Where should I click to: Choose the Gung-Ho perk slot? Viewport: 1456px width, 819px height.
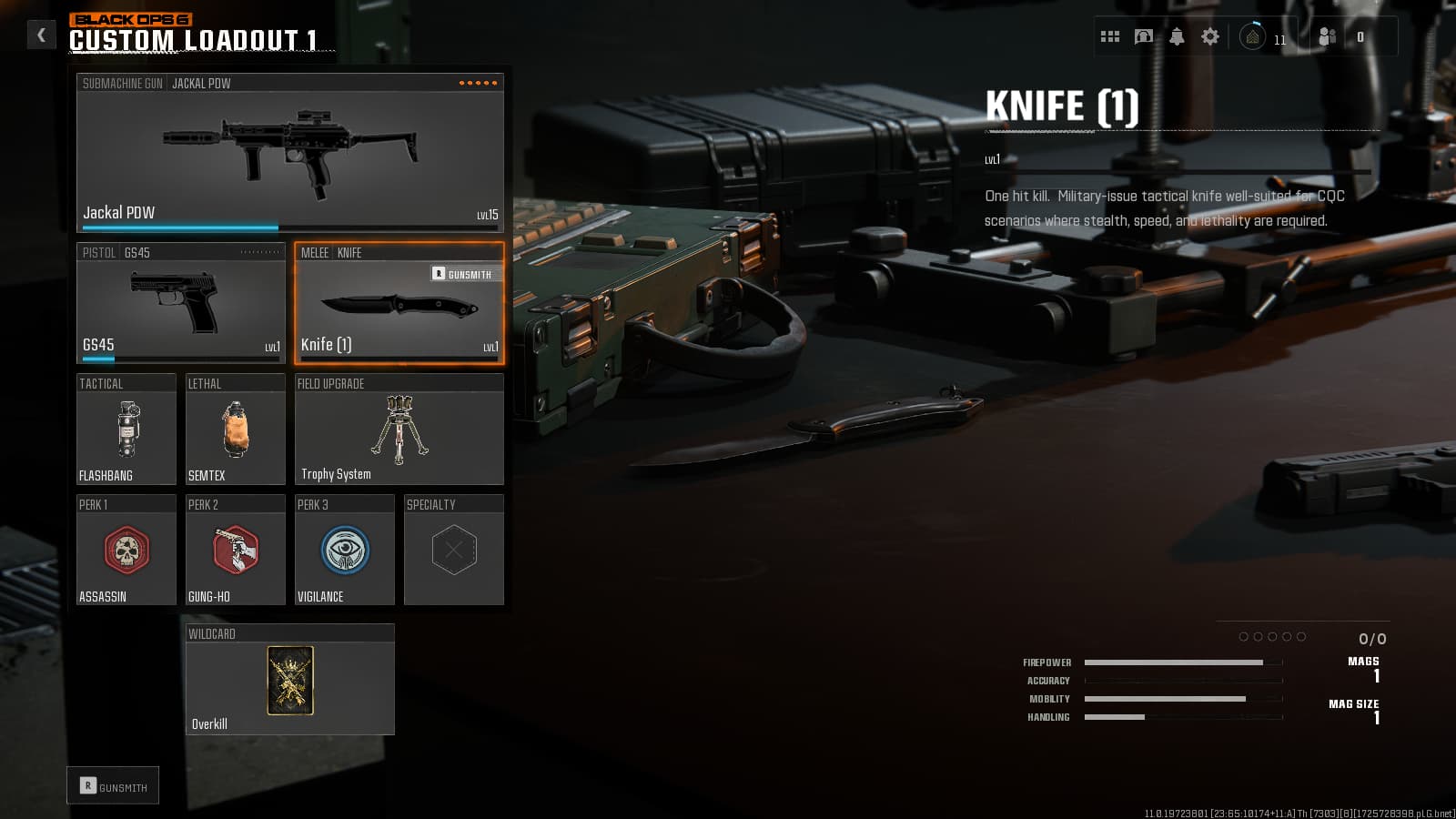[x=235, y=551]
